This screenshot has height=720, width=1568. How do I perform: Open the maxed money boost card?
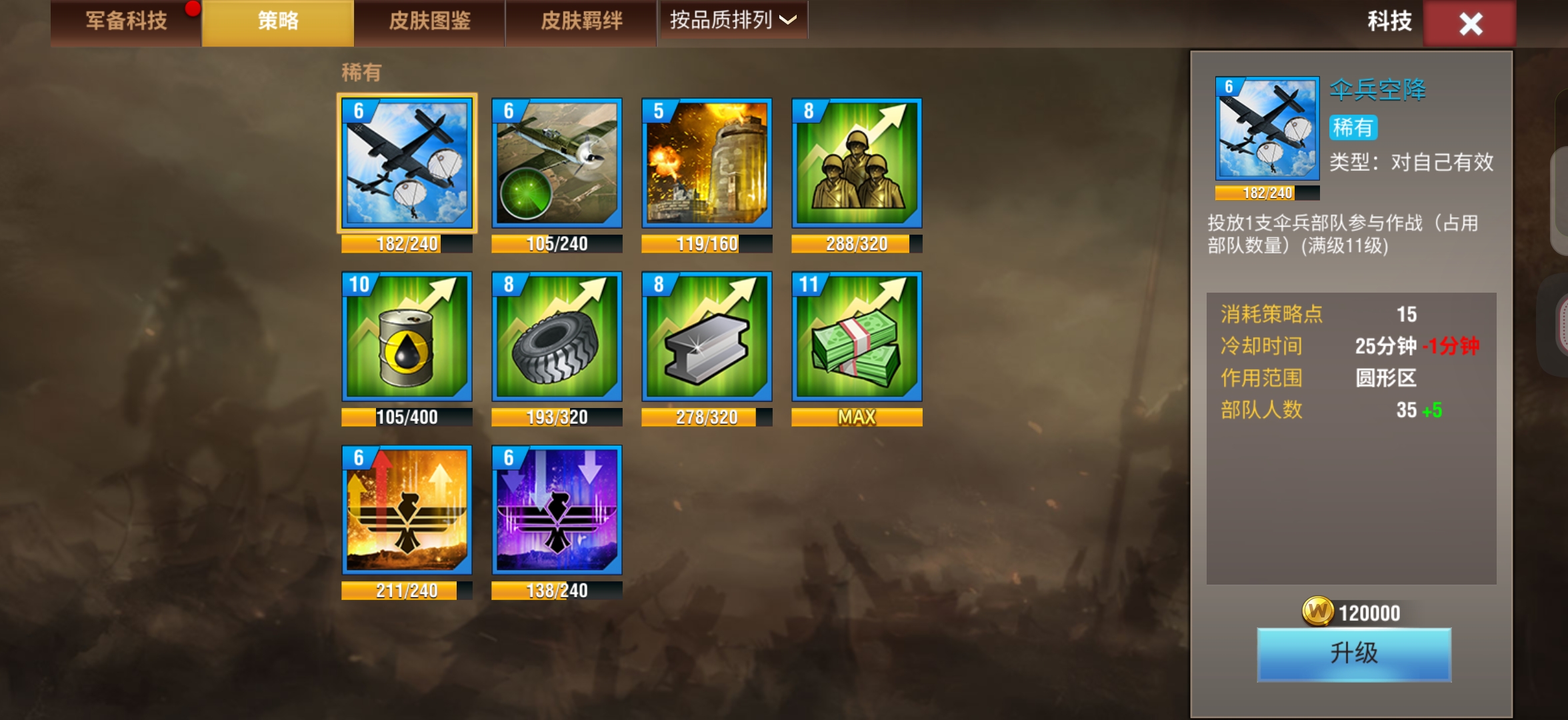(x=857, y=337)
